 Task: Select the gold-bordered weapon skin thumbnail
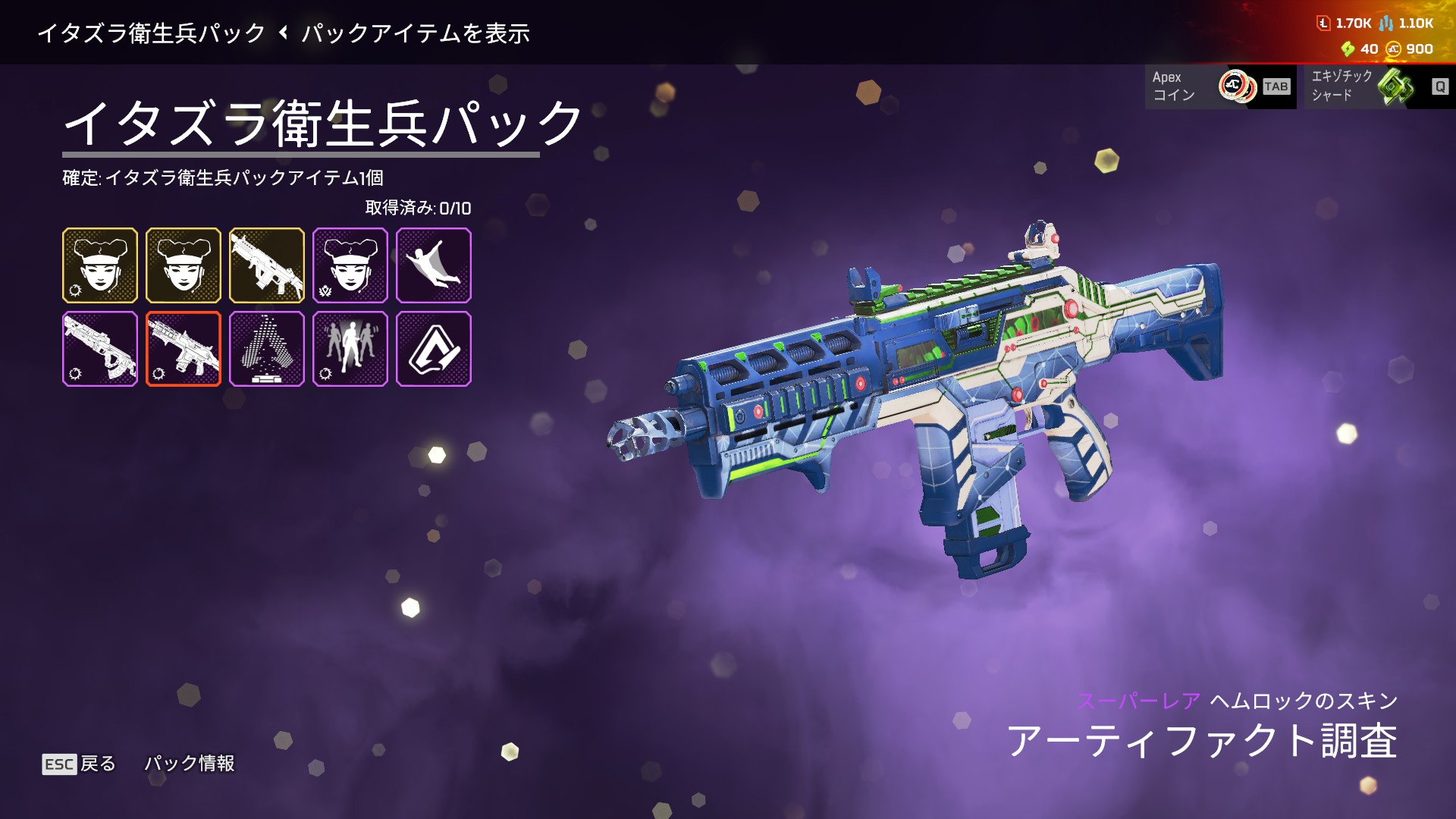coord(266,265)
